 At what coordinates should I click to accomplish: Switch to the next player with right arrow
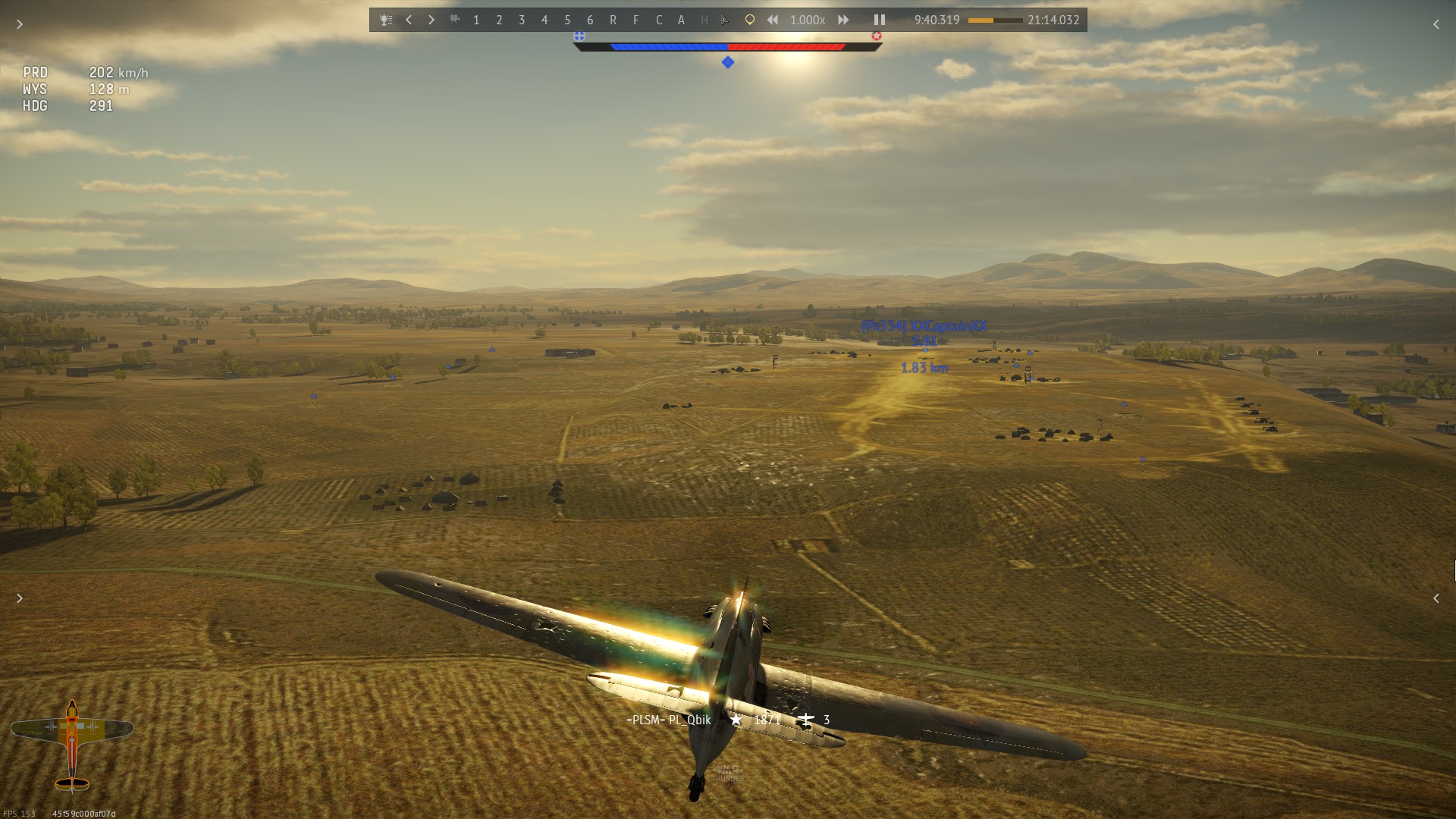tap(431, 20)
